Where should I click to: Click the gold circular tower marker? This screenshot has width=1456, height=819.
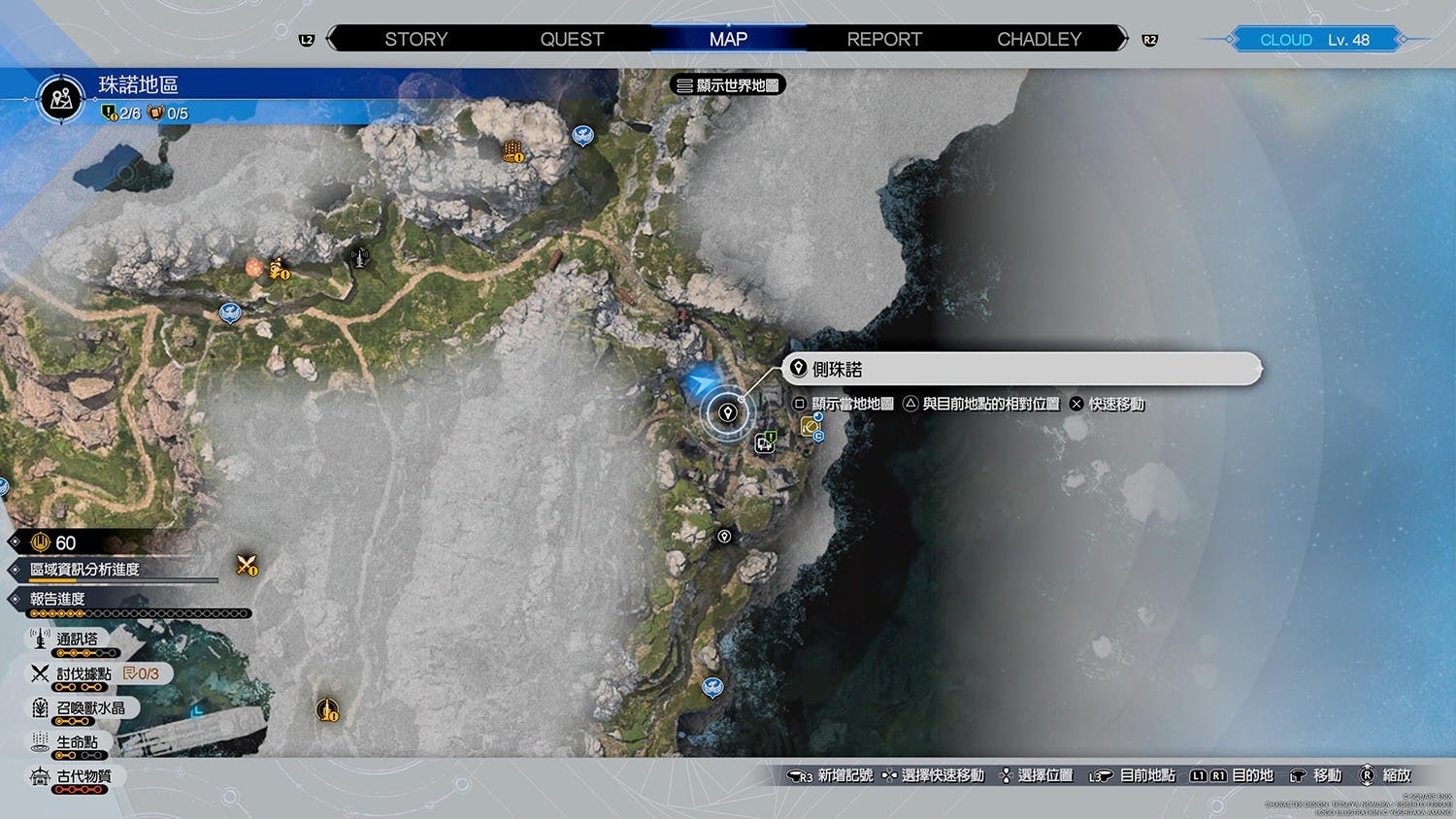click(328, 710)
